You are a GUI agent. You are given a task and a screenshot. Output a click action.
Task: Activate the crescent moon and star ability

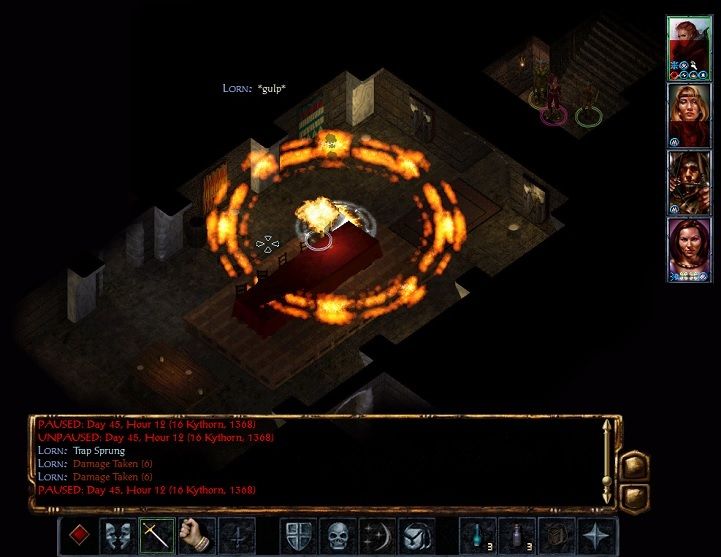378,535
